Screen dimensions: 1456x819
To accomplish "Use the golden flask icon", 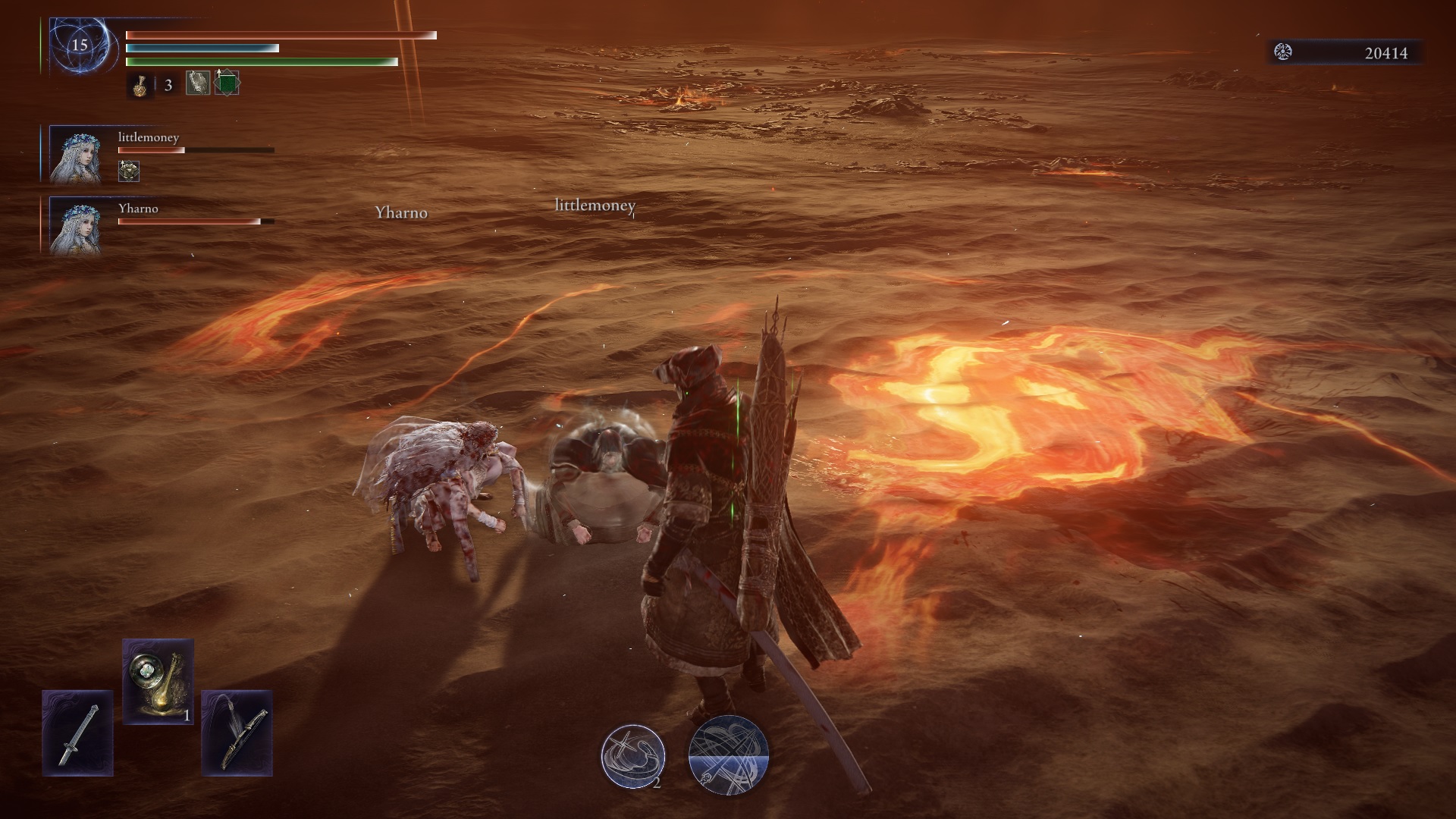I will (139, 85).
